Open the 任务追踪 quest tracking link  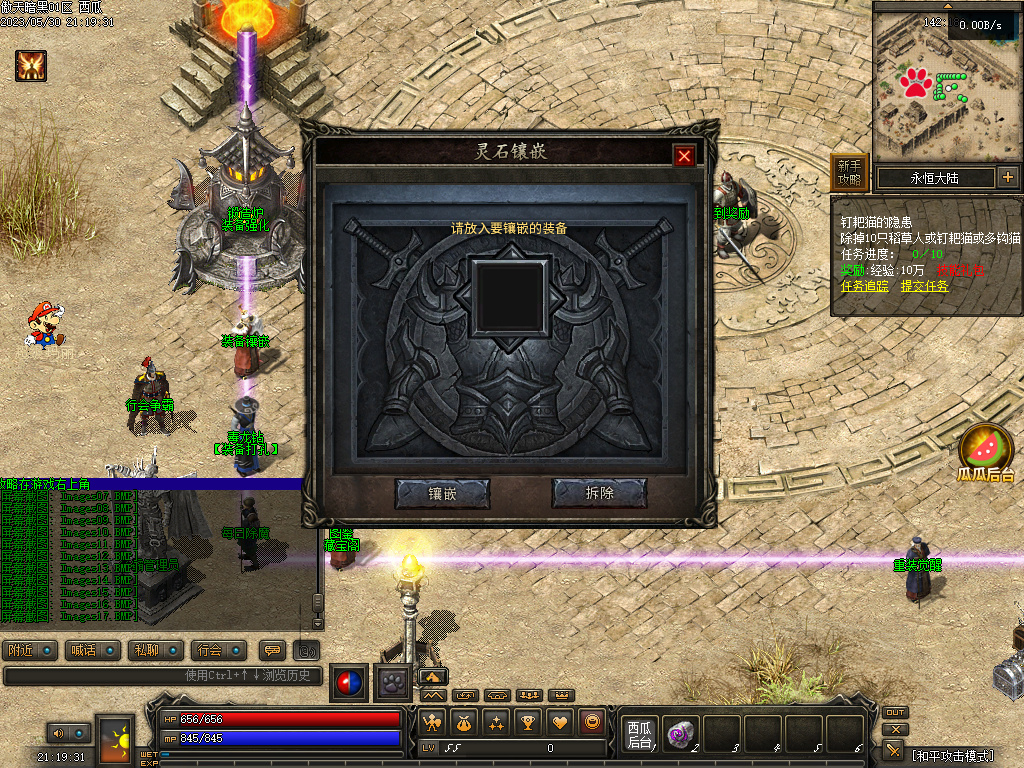(864, 286)
